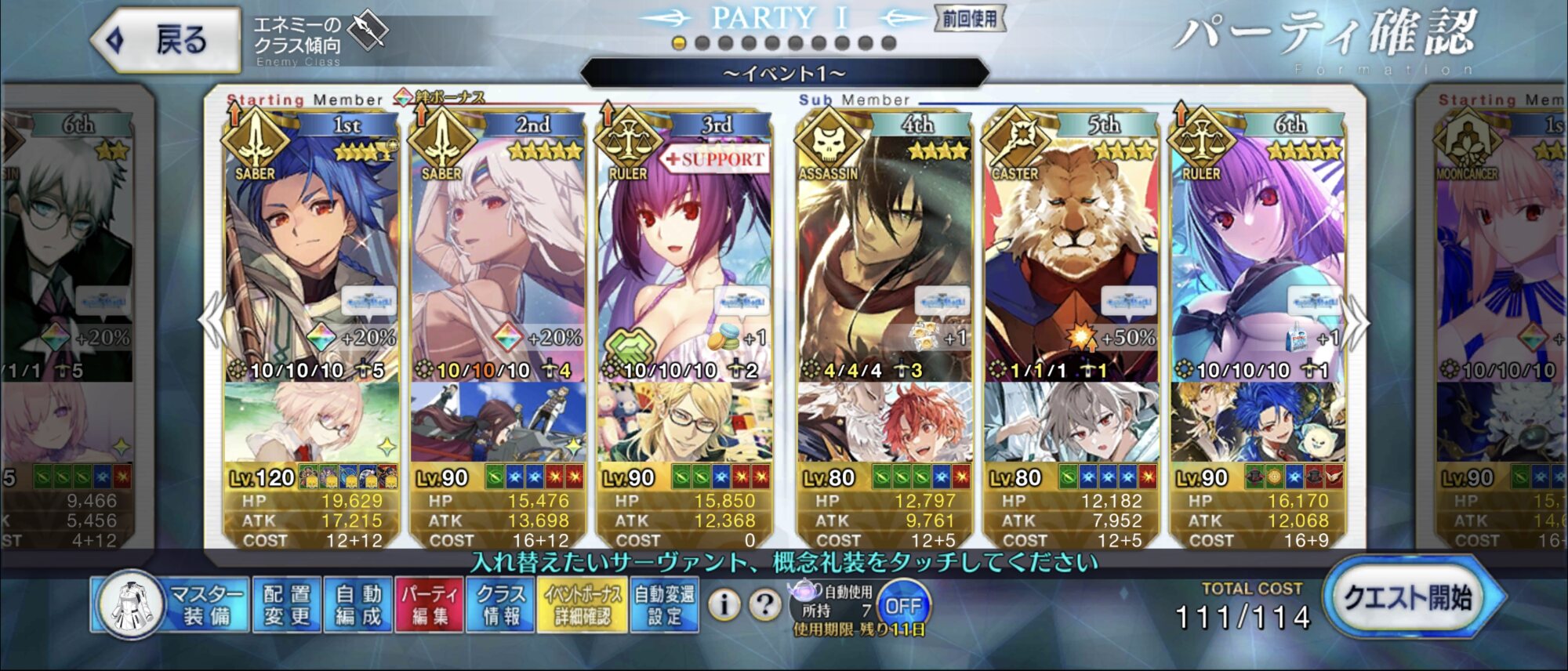Show クラス情報 class info
1568x671 pixels.
point(501,605)
